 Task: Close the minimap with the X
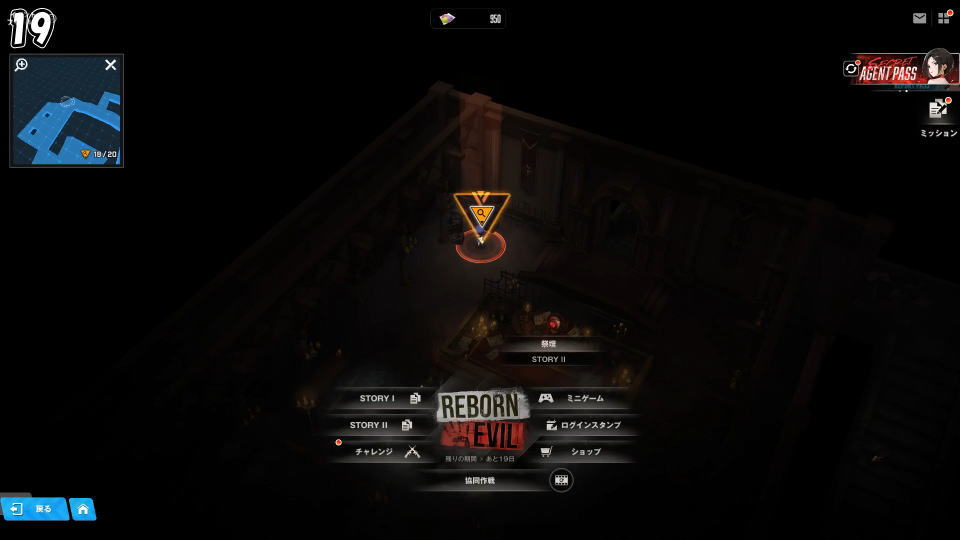[111, 65]
